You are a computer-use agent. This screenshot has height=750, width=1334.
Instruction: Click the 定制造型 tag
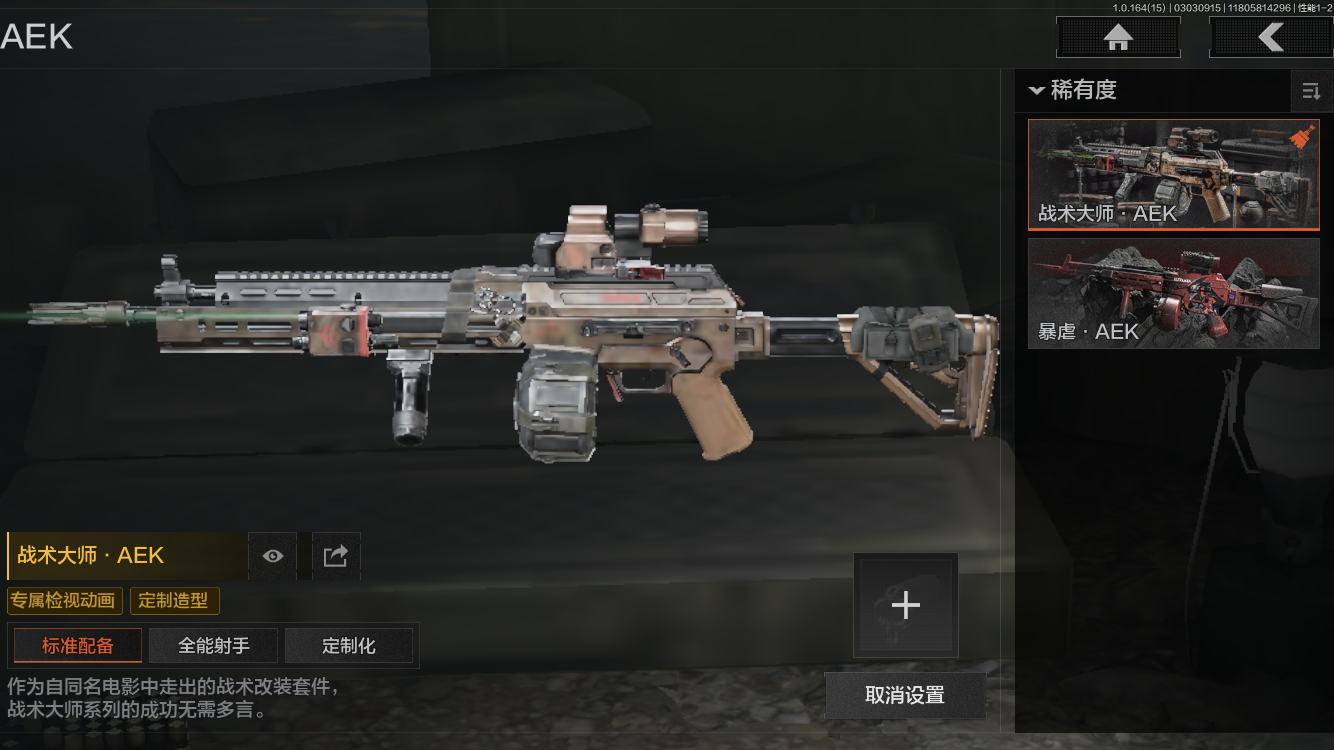pos(174,601)
